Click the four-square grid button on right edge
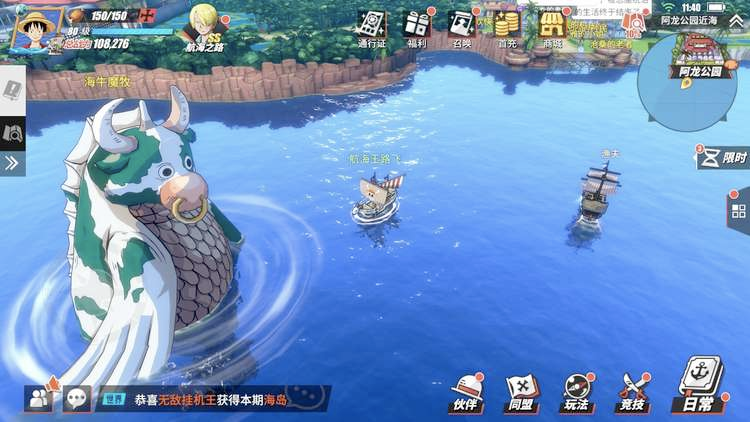750x422 pixels. pos(739,210)
